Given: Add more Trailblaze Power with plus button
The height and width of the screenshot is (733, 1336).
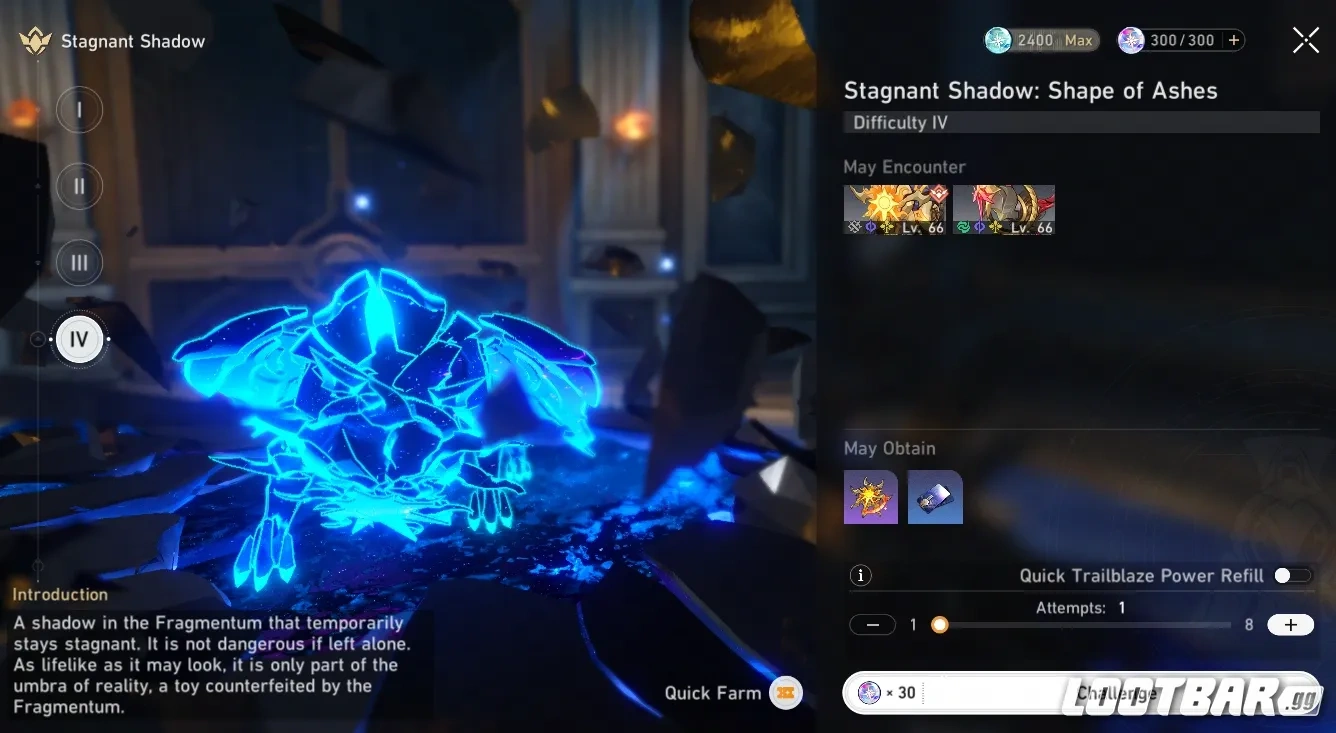Looking at the screenshot, I should (1234, 40).
